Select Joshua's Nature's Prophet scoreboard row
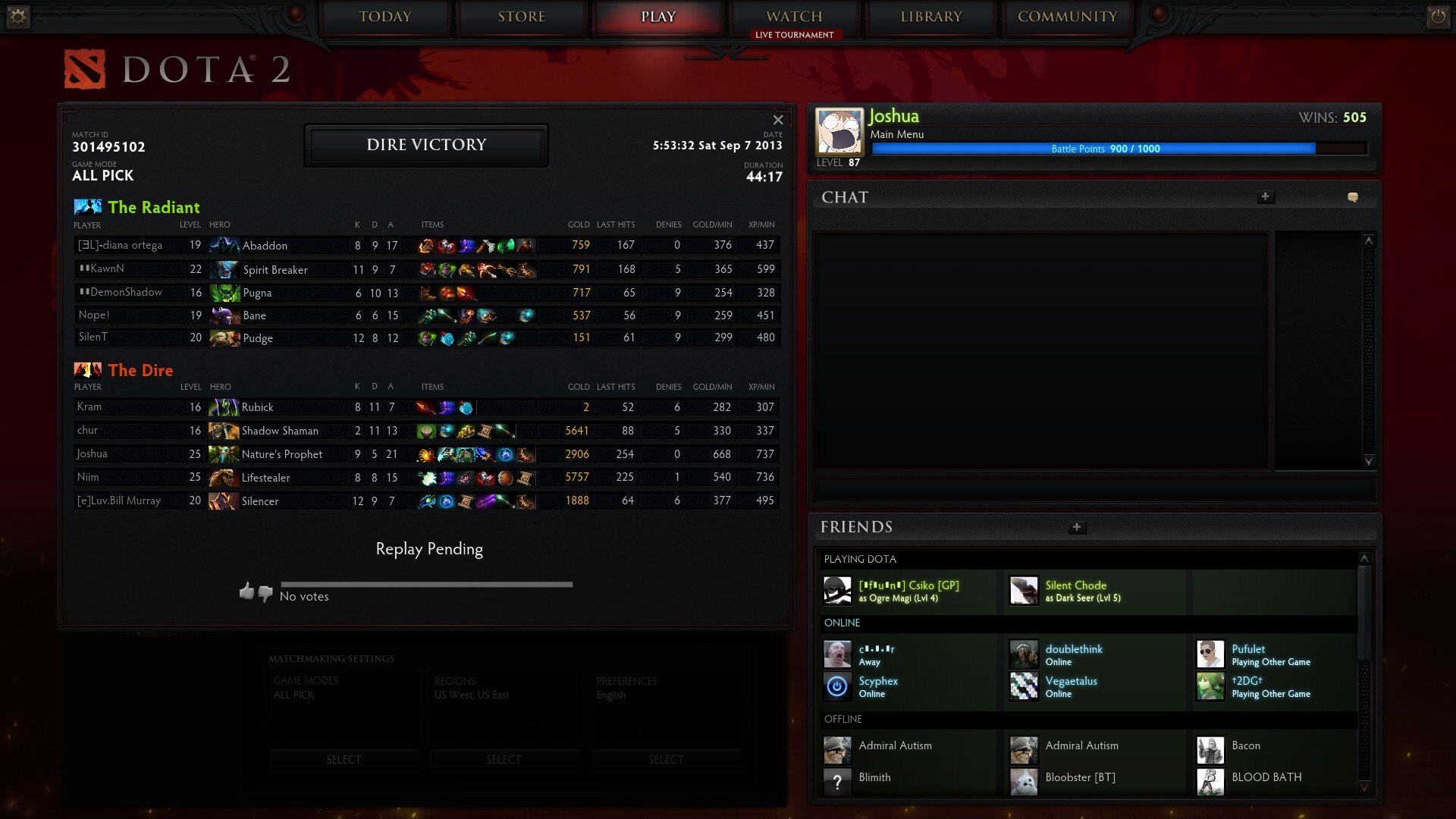1456x819 pixels. (x=426, y=454)
